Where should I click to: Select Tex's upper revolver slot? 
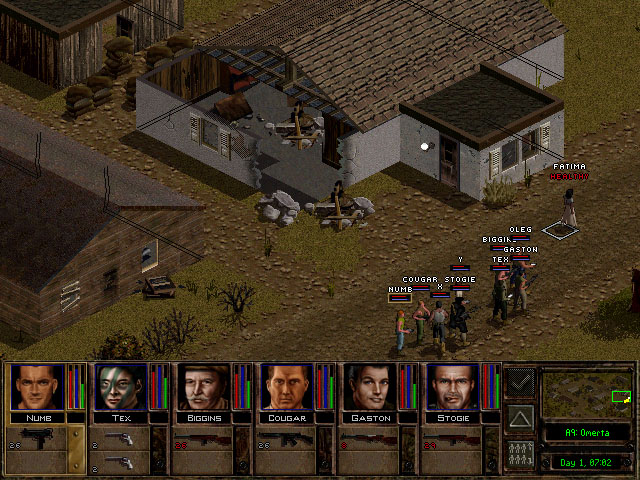click(x=120, y=439)
